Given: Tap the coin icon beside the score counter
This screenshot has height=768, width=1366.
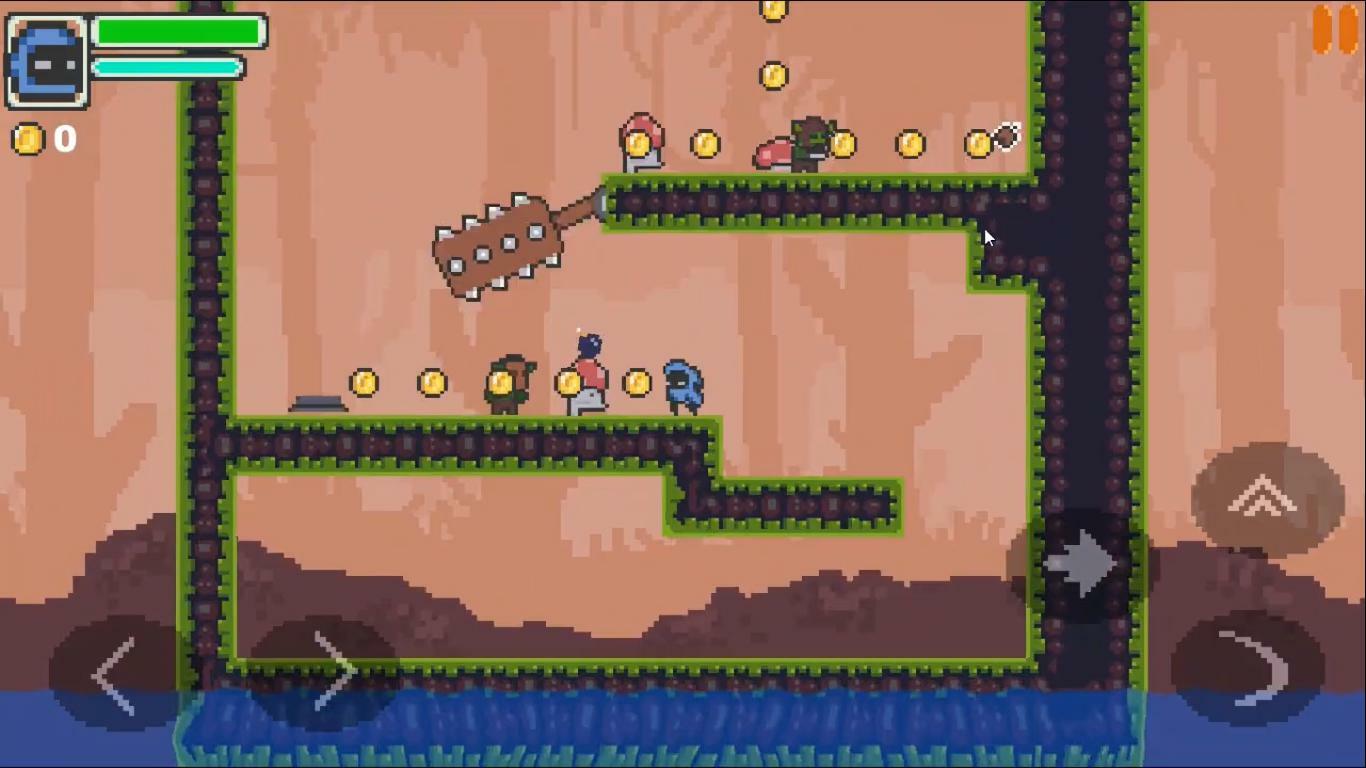Looking at the screenshot, I should pos(26,140).
